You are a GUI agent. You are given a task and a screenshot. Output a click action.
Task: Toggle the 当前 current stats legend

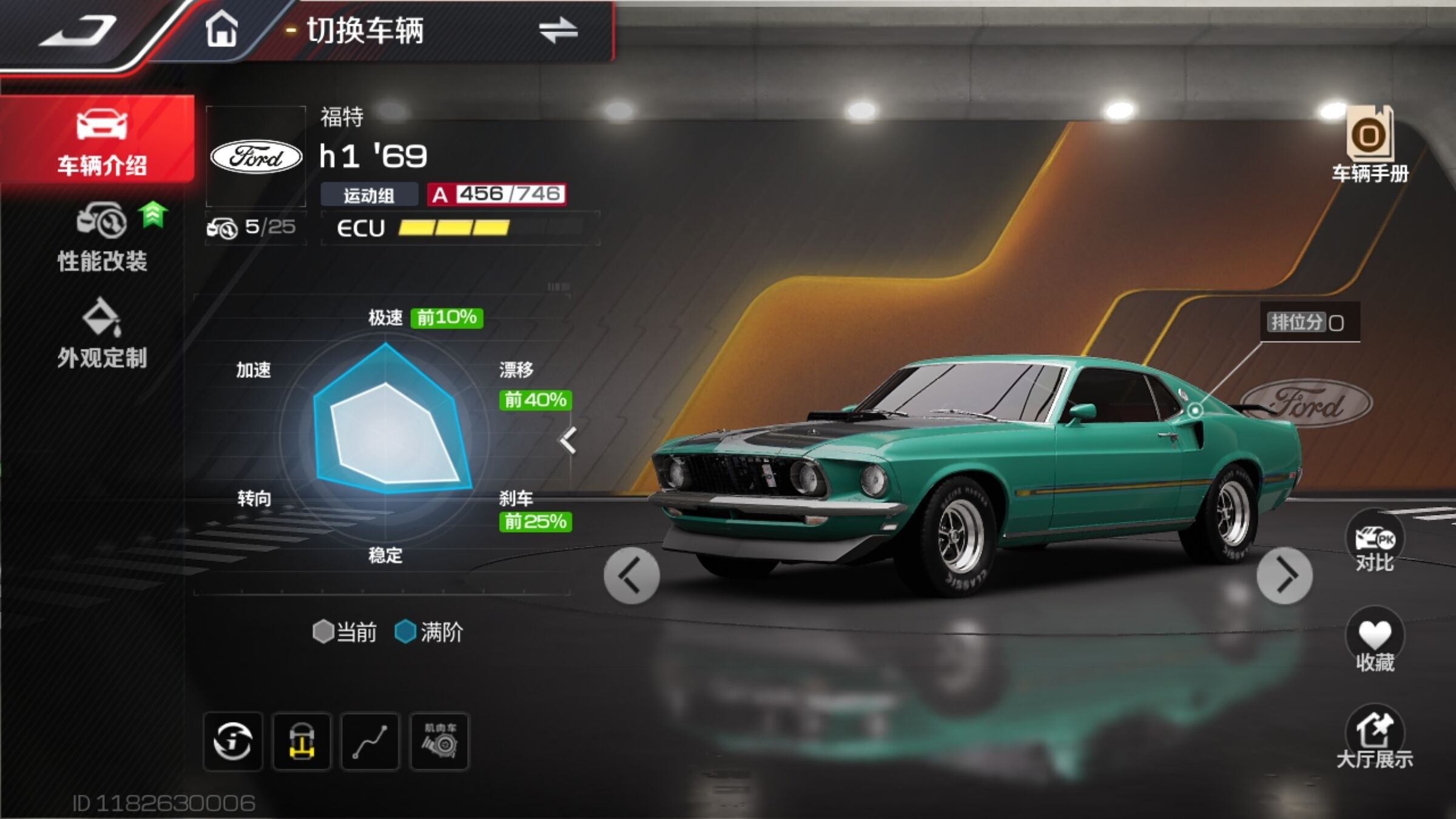[345, 632]
